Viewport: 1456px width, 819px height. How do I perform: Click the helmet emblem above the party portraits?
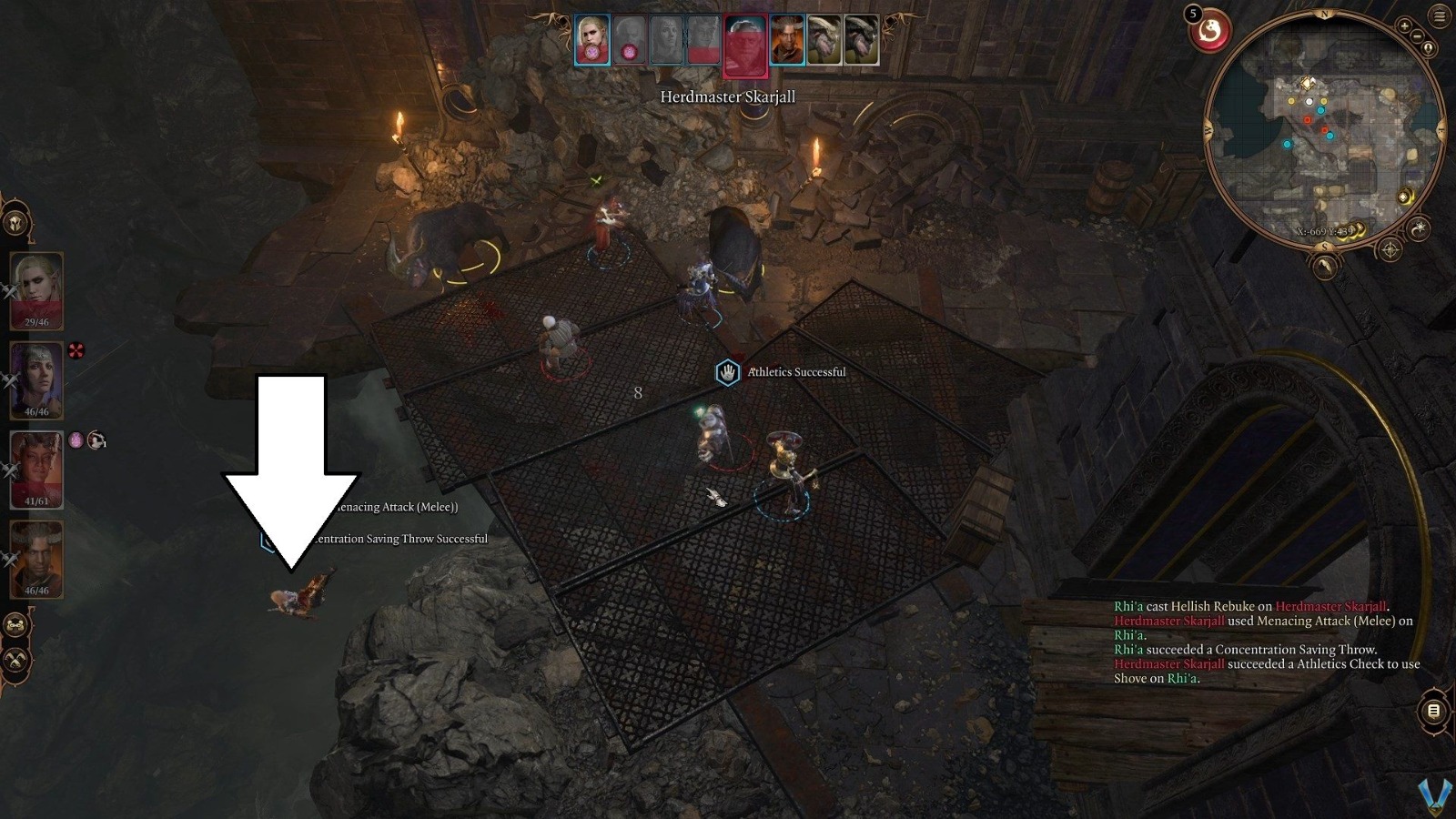15,221
